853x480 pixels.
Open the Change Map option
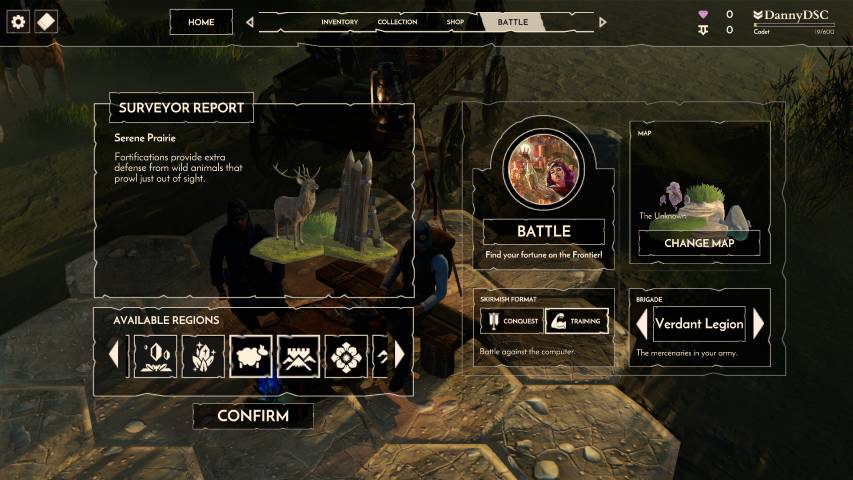tap(699, 243)
